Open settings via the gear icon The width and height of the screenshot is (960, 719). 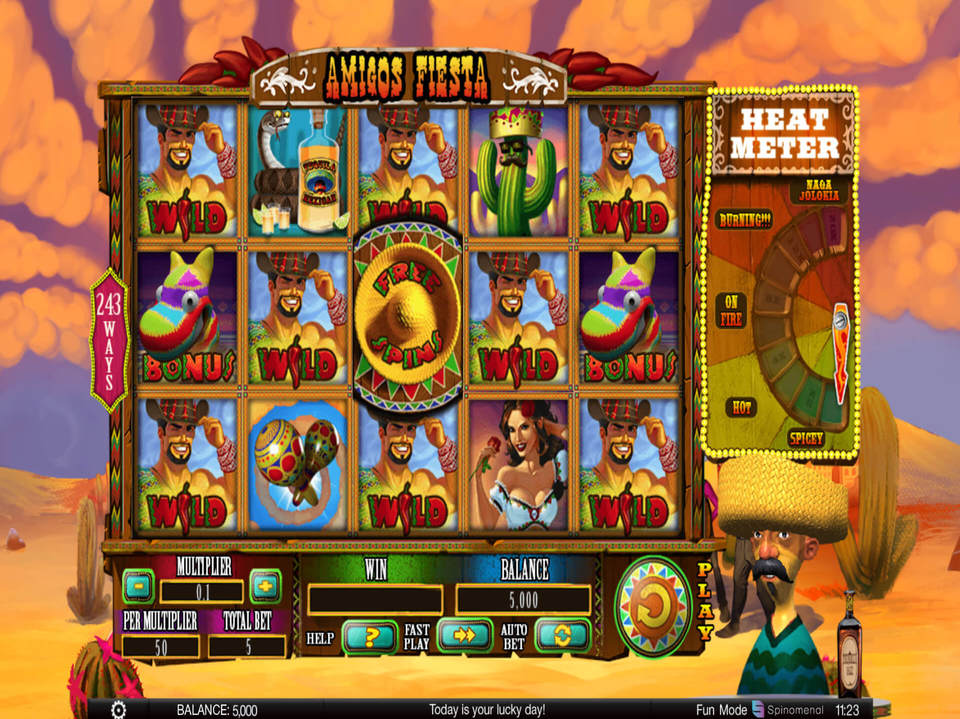coord(118,709)
